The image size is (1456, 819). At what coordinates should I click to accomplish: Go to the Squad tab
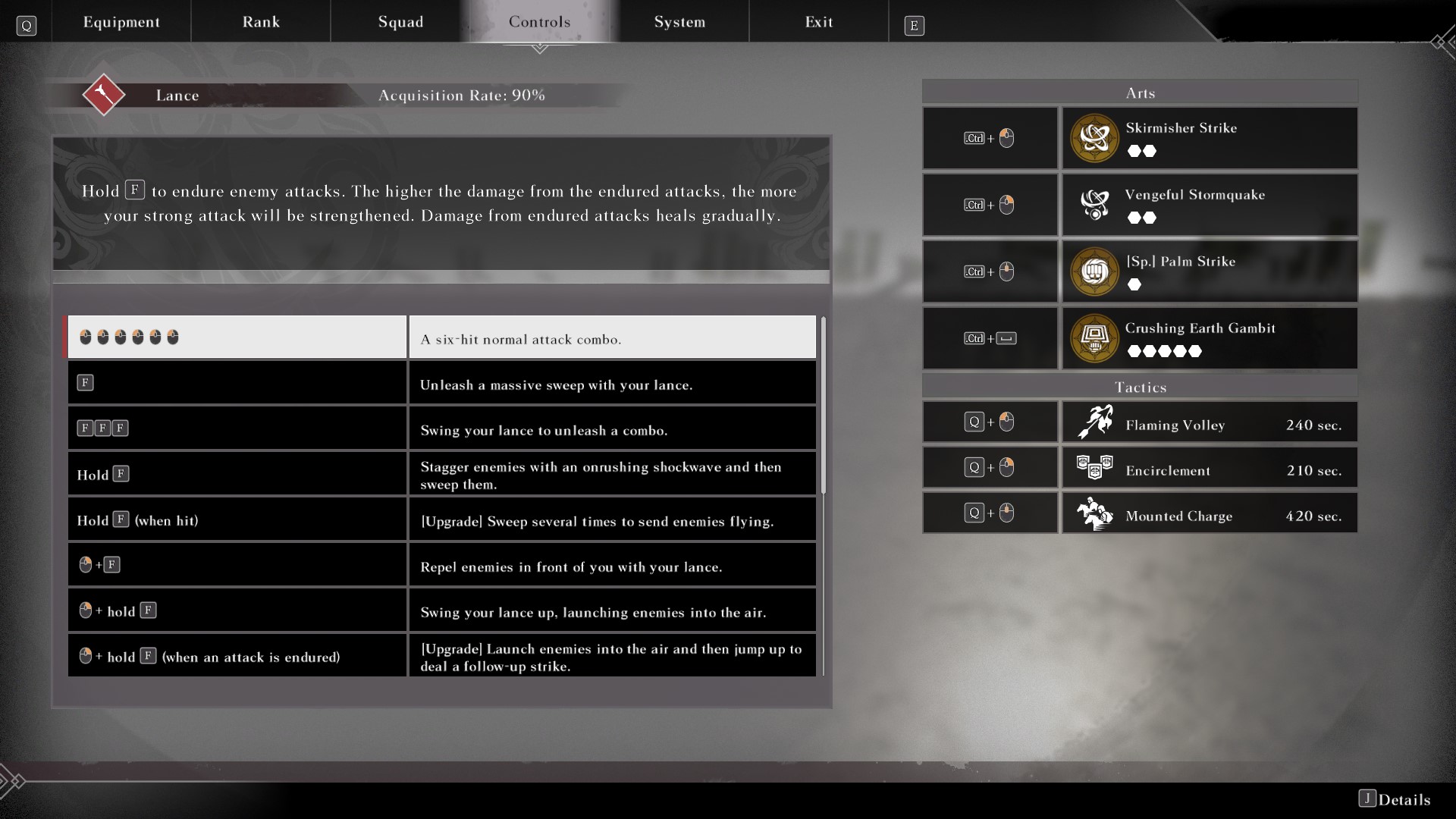[400, 22]
